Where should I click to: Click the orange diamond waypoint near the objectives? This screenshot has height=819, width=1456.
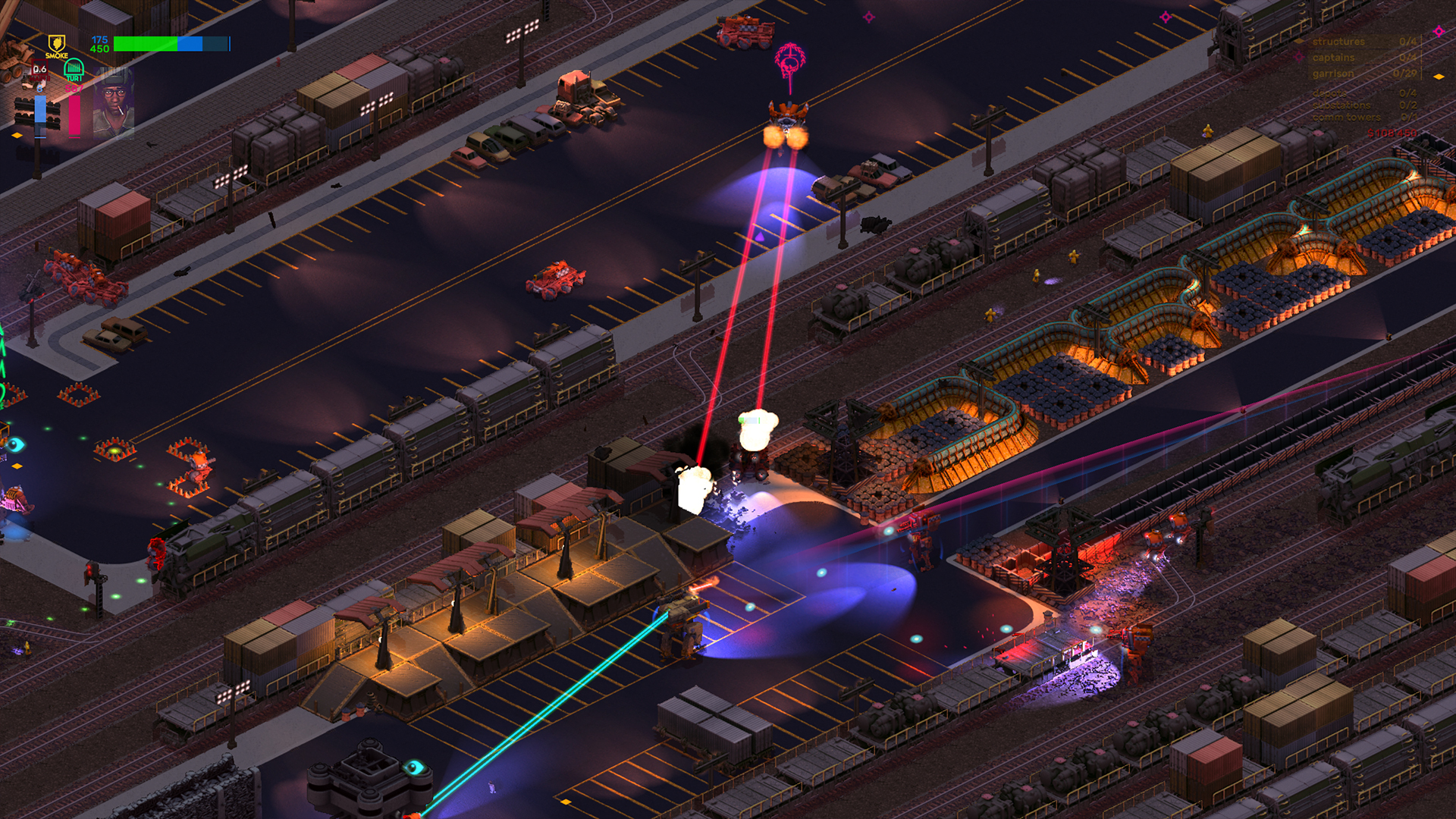[1439, 77]
